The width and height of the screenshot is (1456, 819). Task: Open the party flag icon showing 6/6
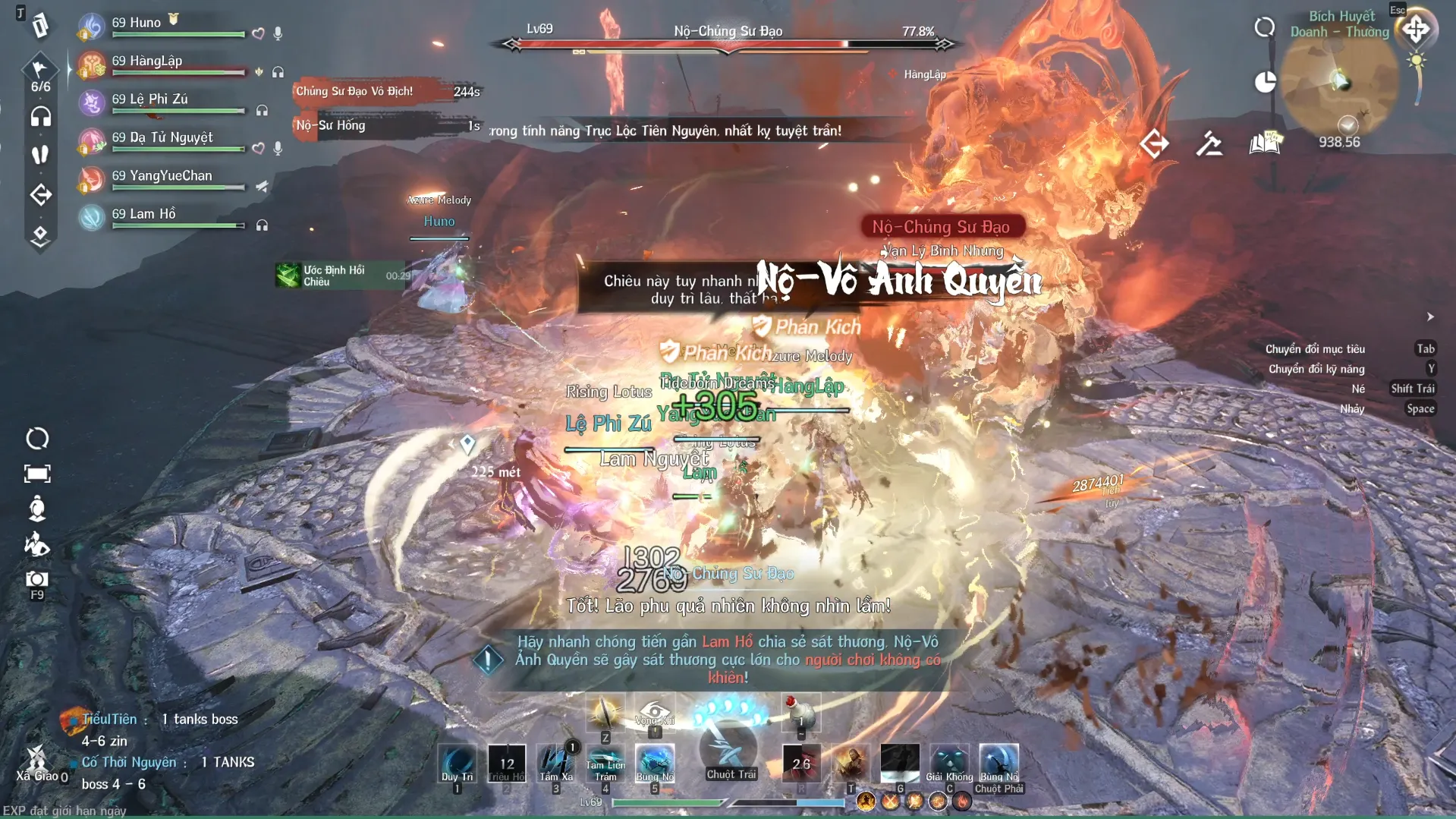[x=40, y=74]
